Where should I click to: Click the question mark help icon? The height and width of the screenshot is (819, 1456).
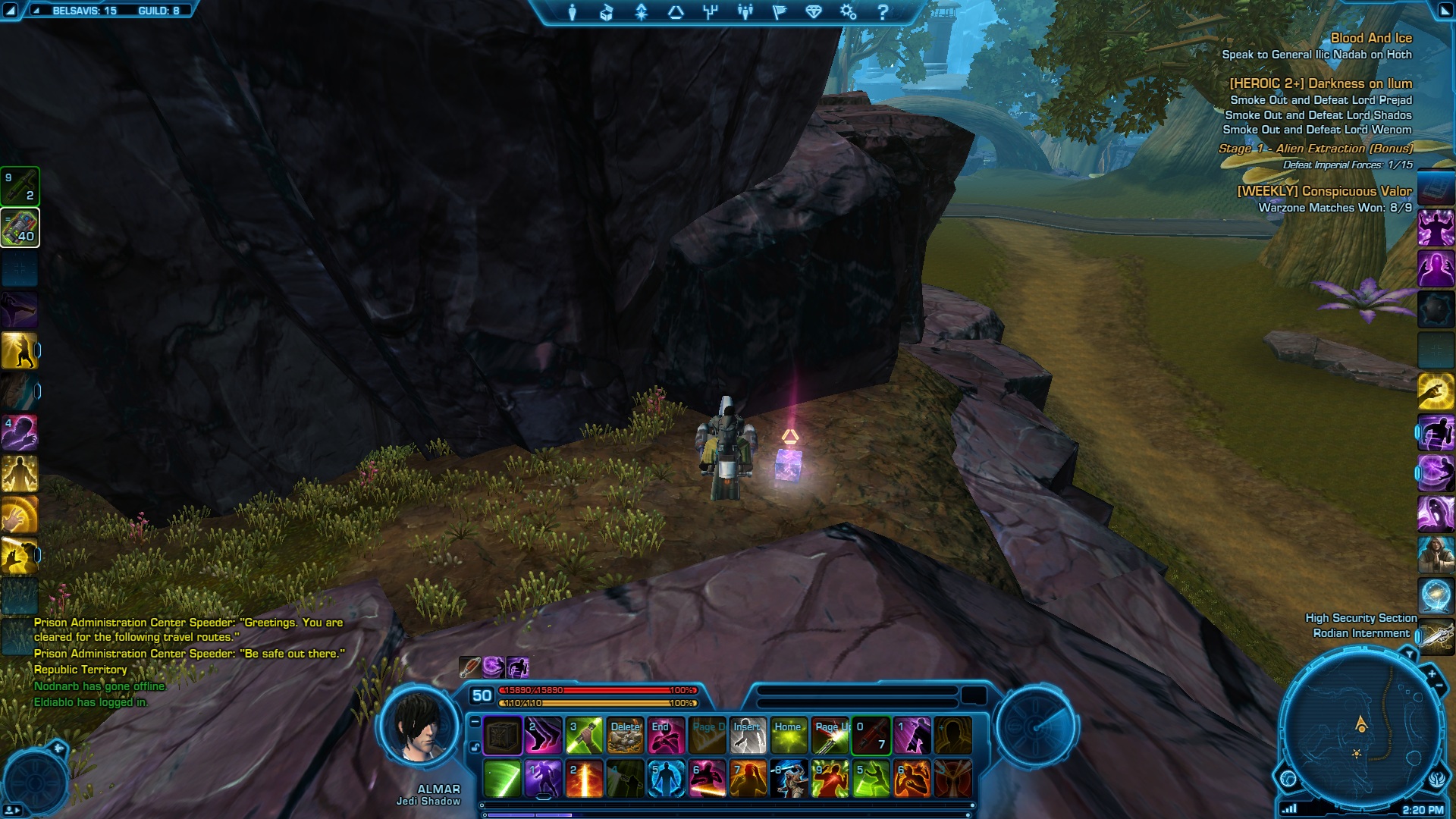pos(882,12)
